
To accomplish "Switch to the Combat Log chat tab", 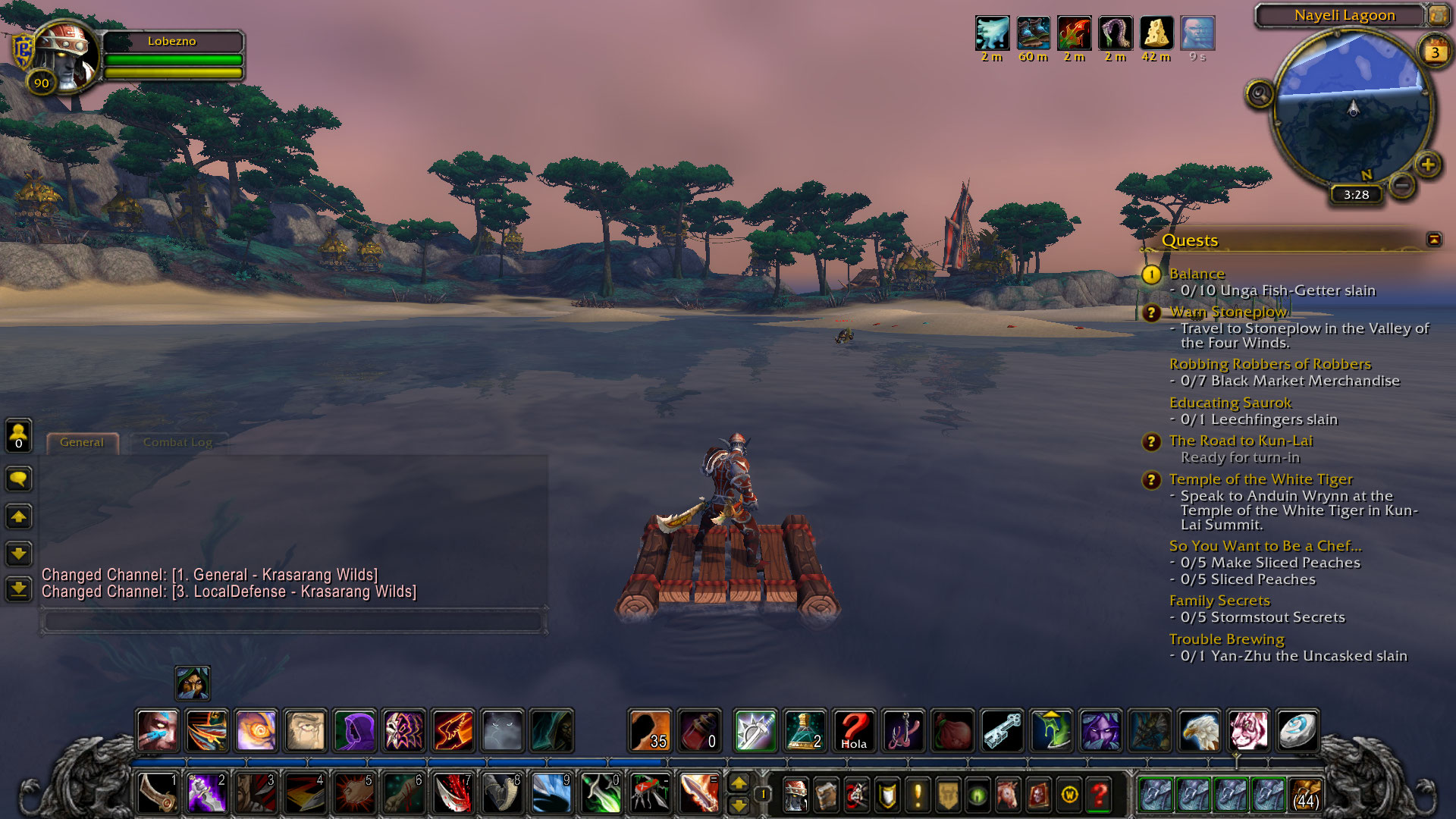I will [x=177, y=442].
